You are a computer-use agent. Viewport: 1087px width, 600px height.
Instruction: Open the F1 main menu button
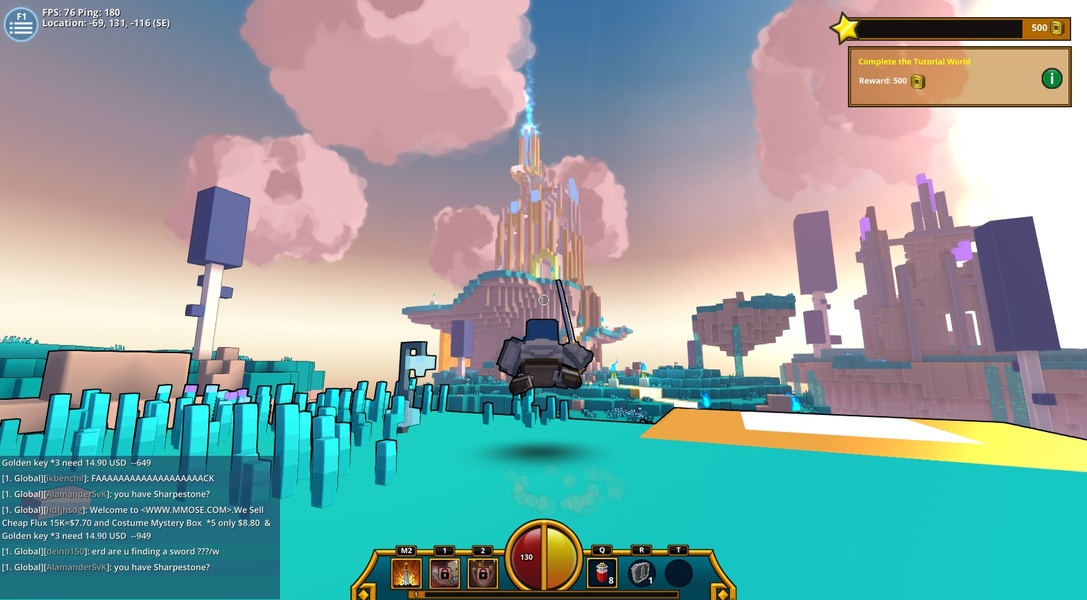tap(21, 24)
